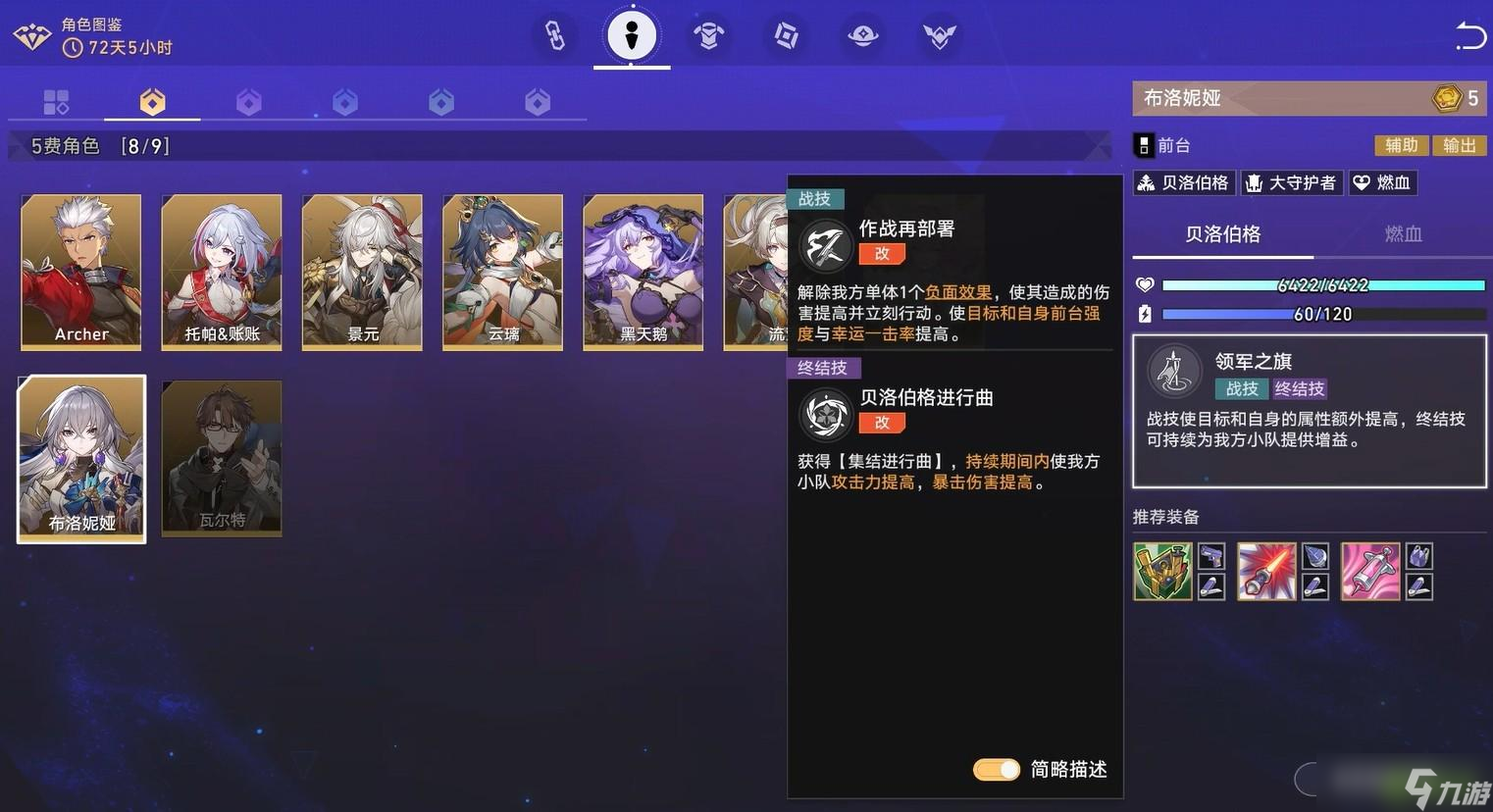Toggle the 简略描述 switch at bottom of panel
Screen dimensions: 1493x812
pos(996,771)
